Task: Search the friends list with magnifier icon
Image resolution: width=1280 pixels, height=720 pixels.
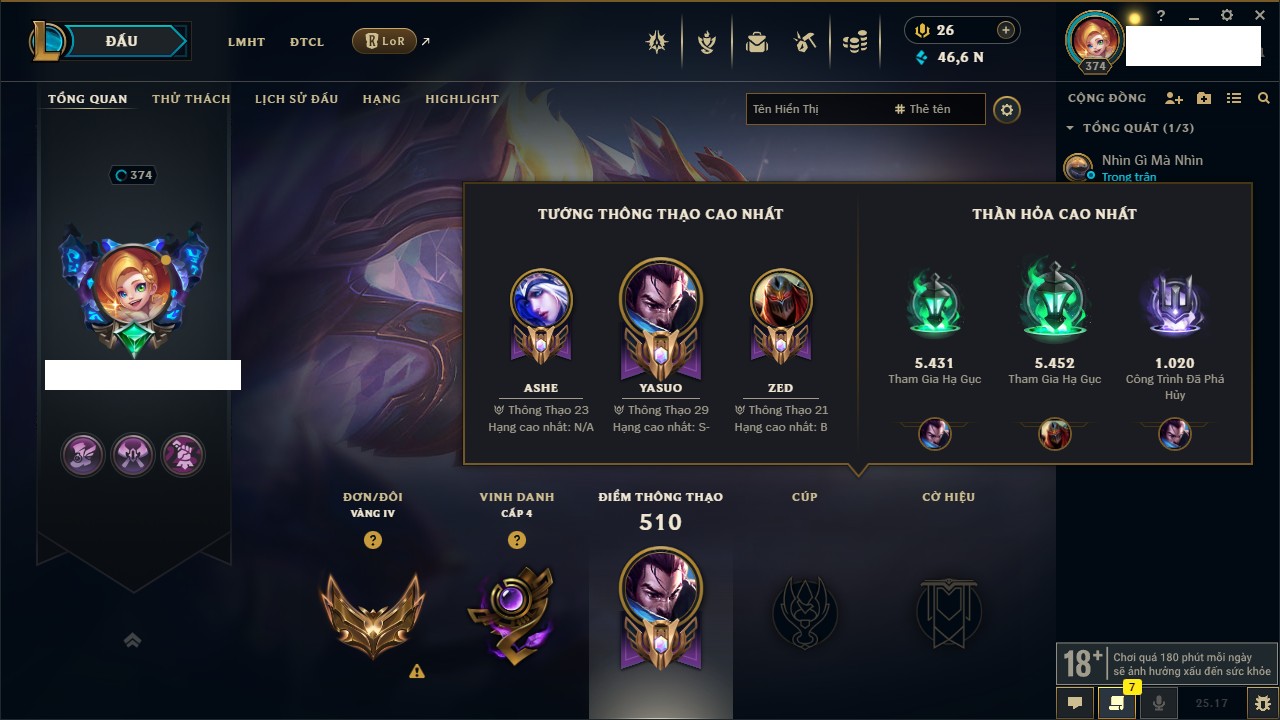Action: [x=1264, y=98]
